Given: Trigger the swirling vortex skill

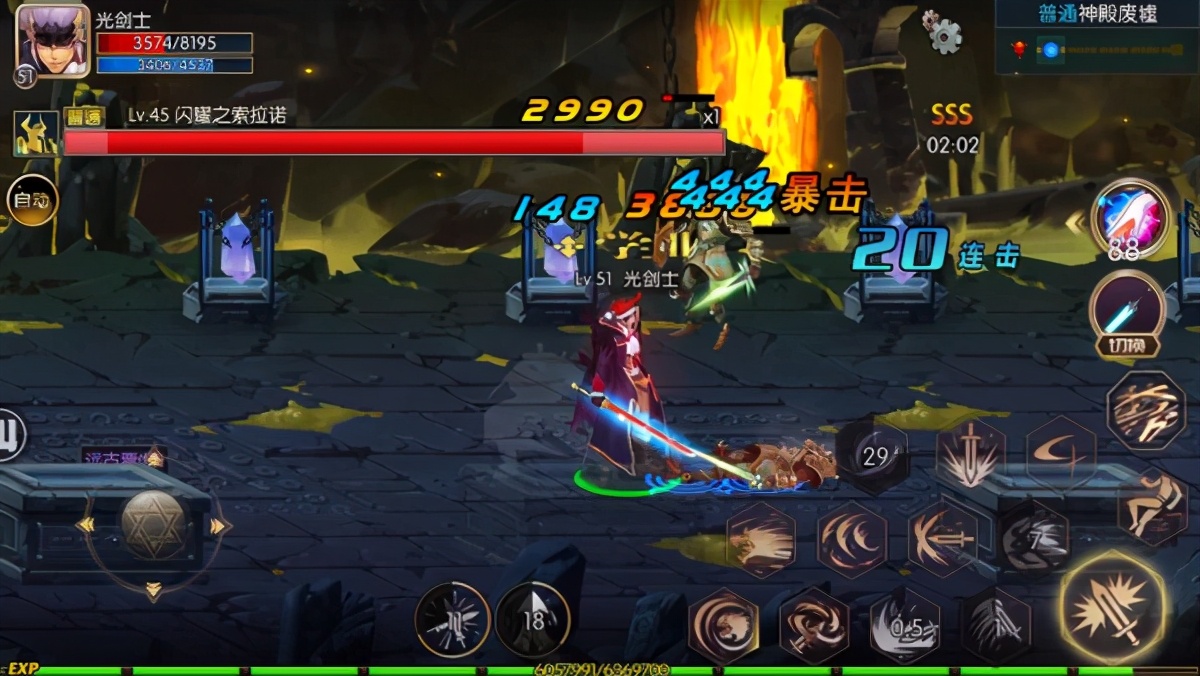Looking at the screenshot, I should coord(722,625).
